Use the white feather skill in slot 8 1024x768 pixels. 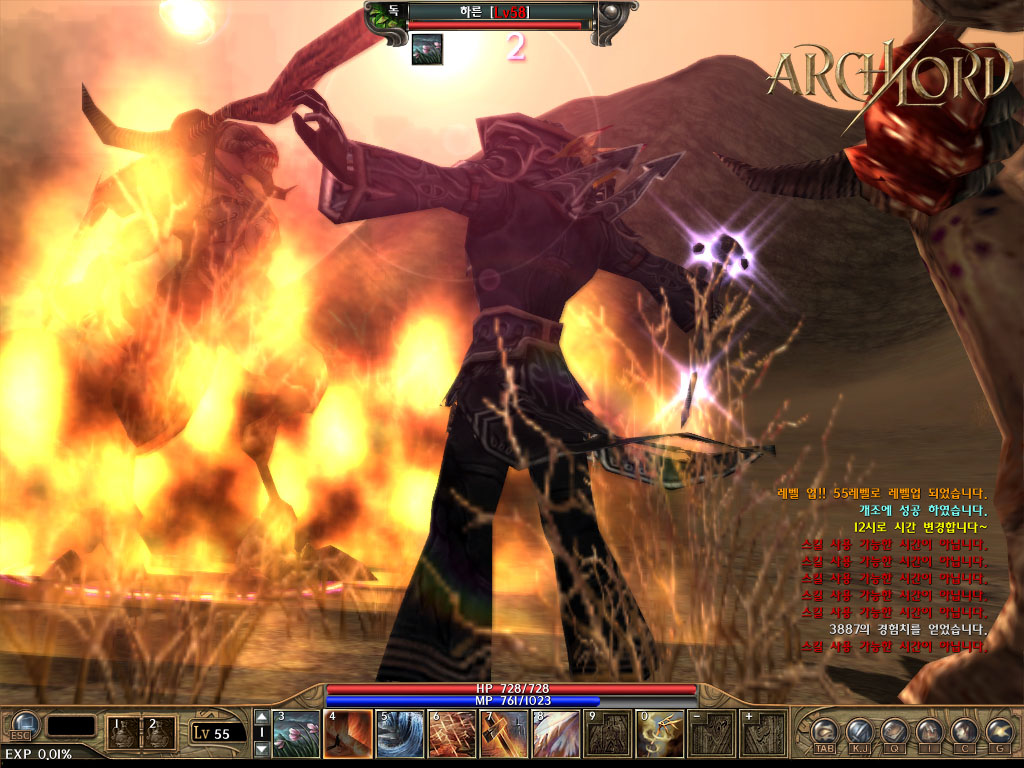pos(556,734)
